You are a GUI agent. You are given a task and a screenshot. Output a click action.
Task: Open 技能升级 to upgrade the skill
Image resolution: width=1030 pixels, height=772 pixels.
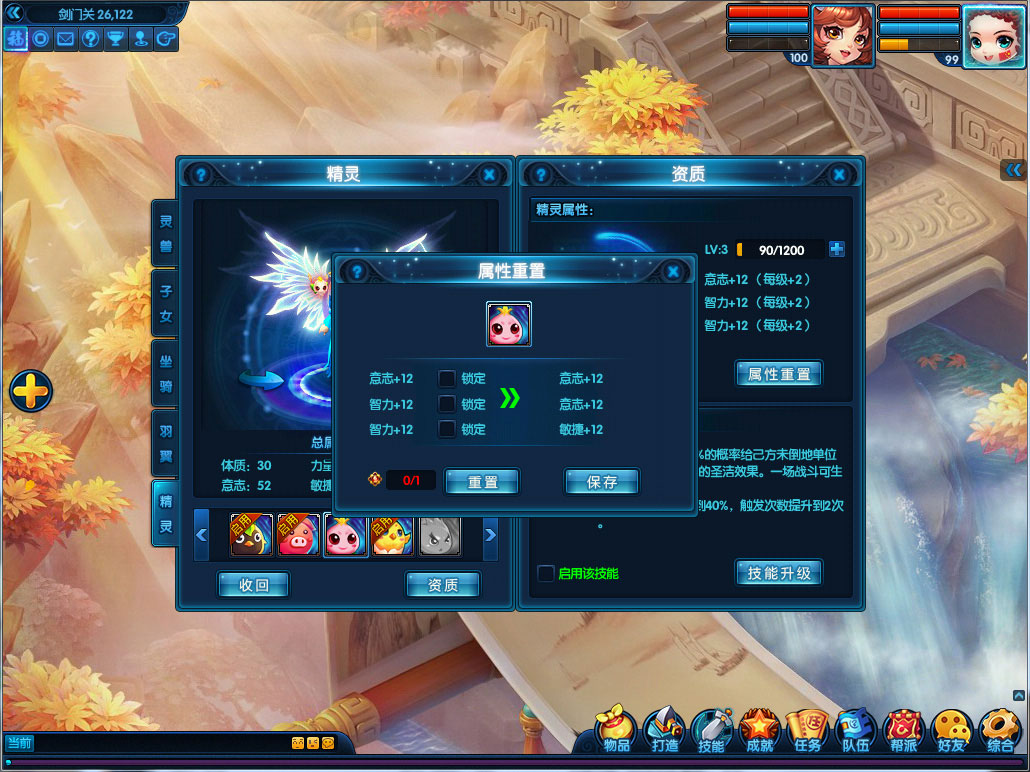tap(779, 573)
